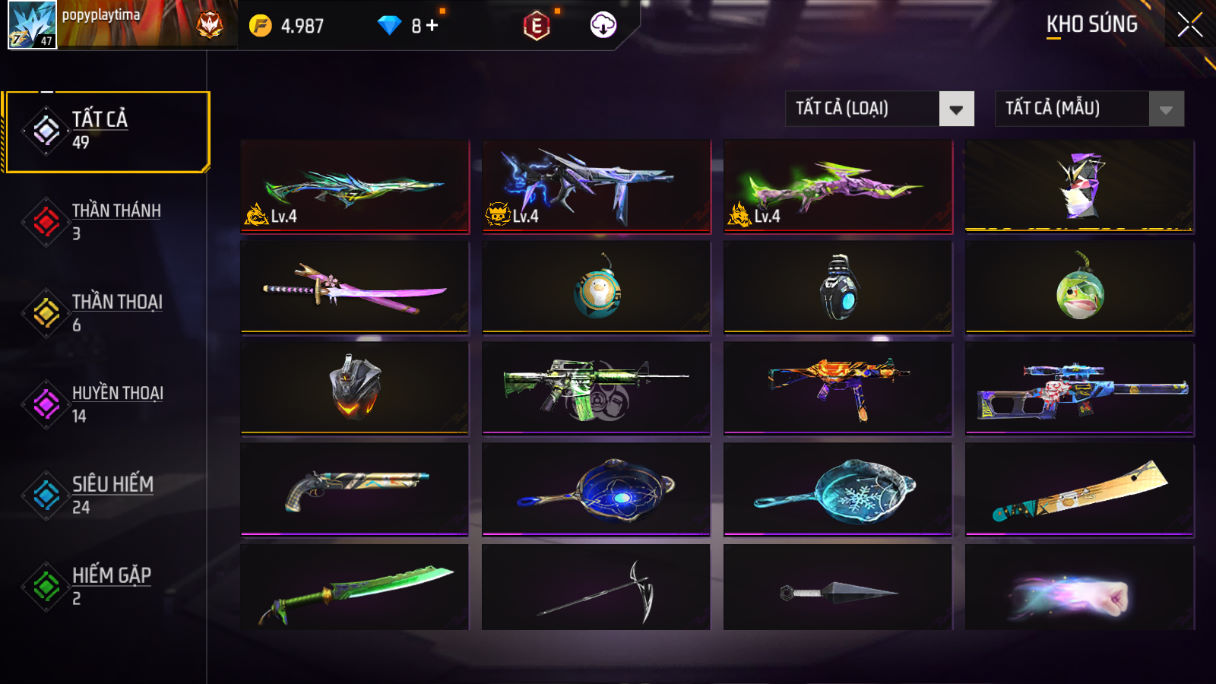Pick the glowing fist skin

pos(1079,590)
